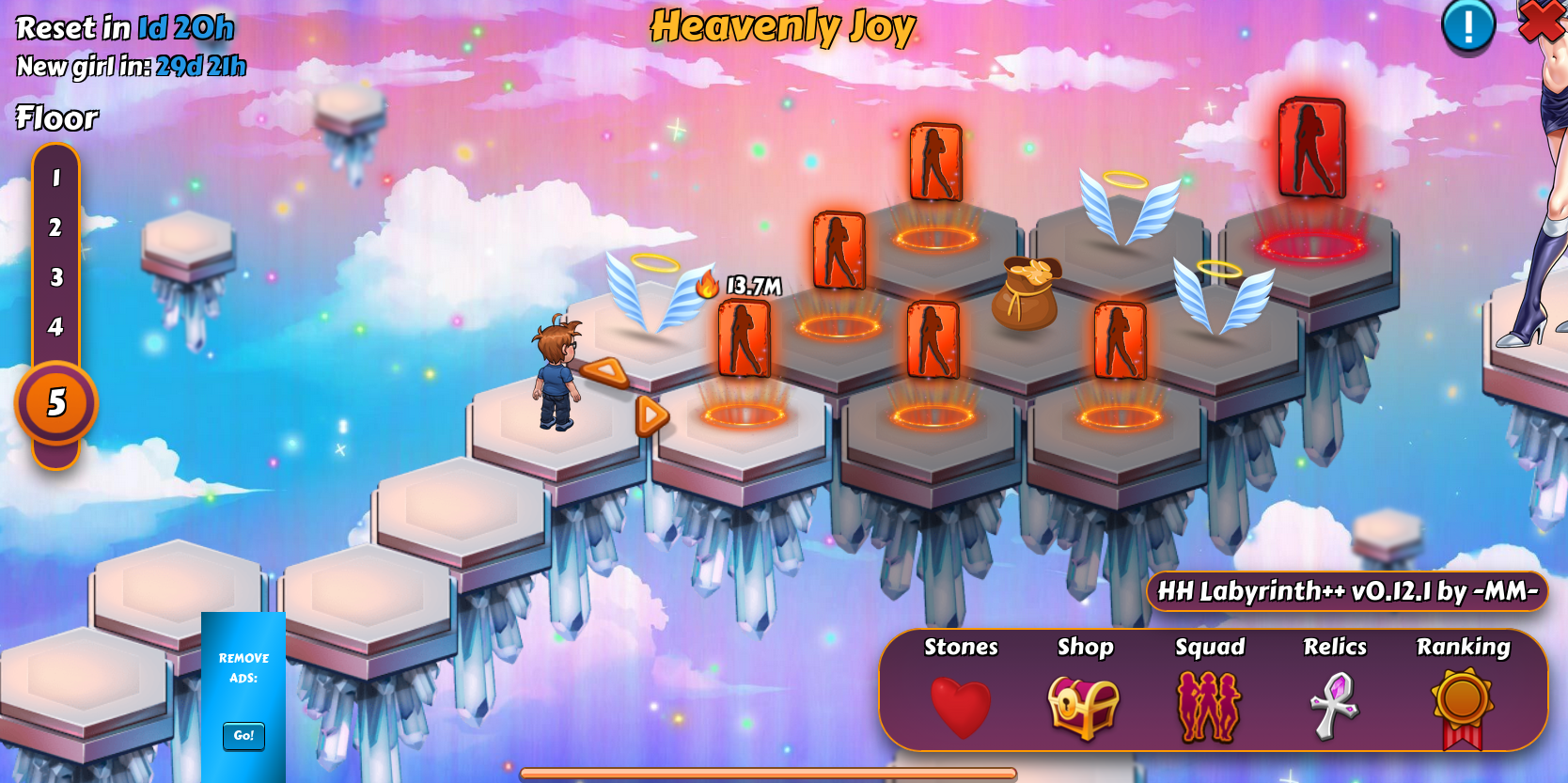
Task: Jump to floor 3 on the floor tracker
Action: coord(56,277)
